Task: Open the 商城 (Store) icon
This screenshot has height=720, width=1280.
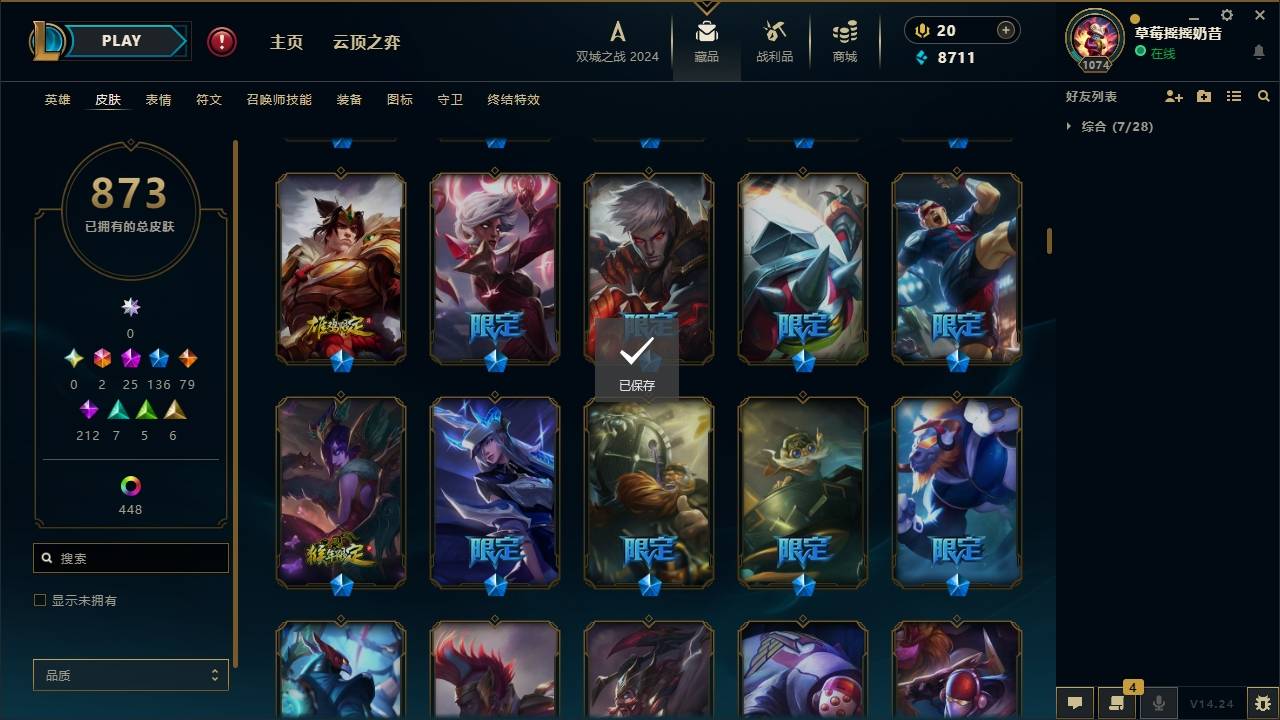Action: point(843,35)
